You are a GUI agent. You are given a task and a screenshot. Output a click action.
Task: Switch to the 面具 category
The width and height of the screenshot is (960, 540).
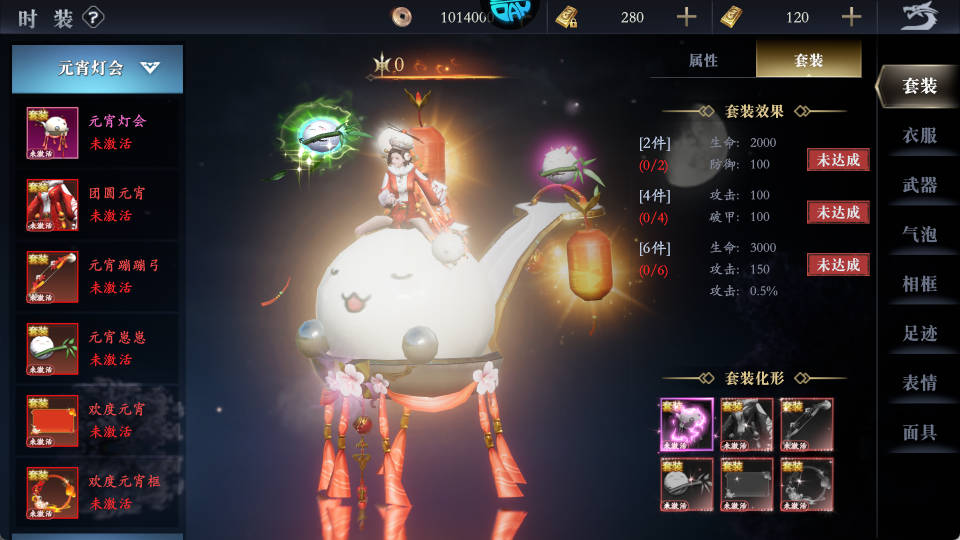(919, 432)
